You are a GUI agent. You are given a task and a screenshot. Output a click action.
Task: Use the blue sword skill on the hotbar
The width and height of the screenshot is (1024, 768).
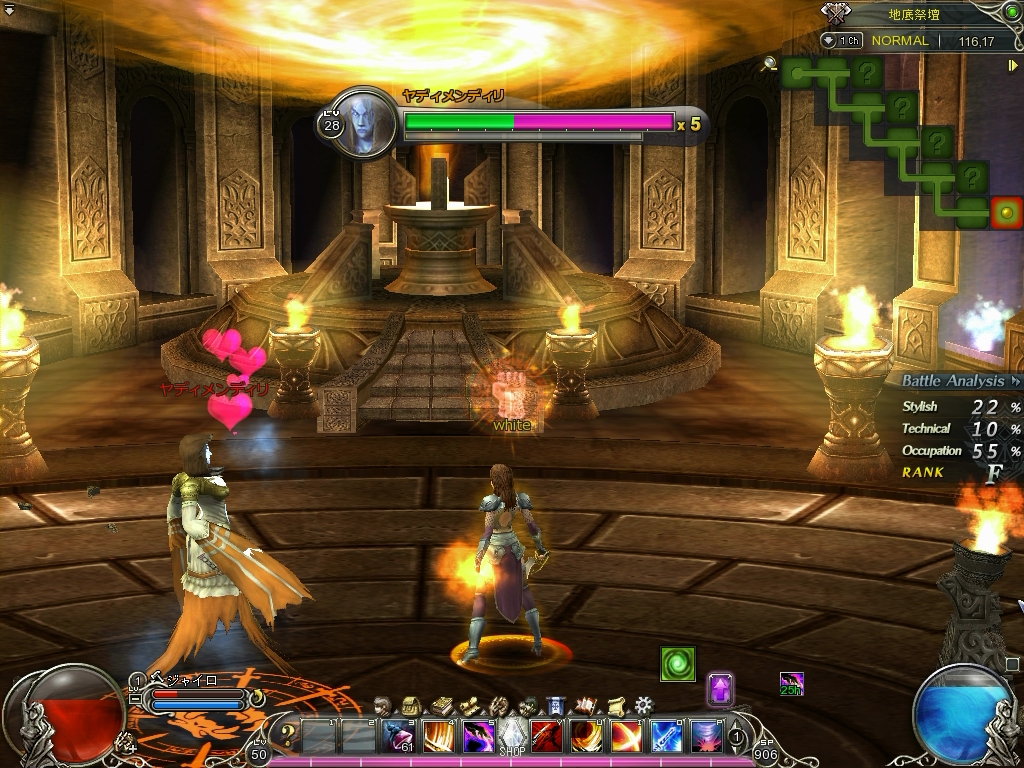[667, 737]
